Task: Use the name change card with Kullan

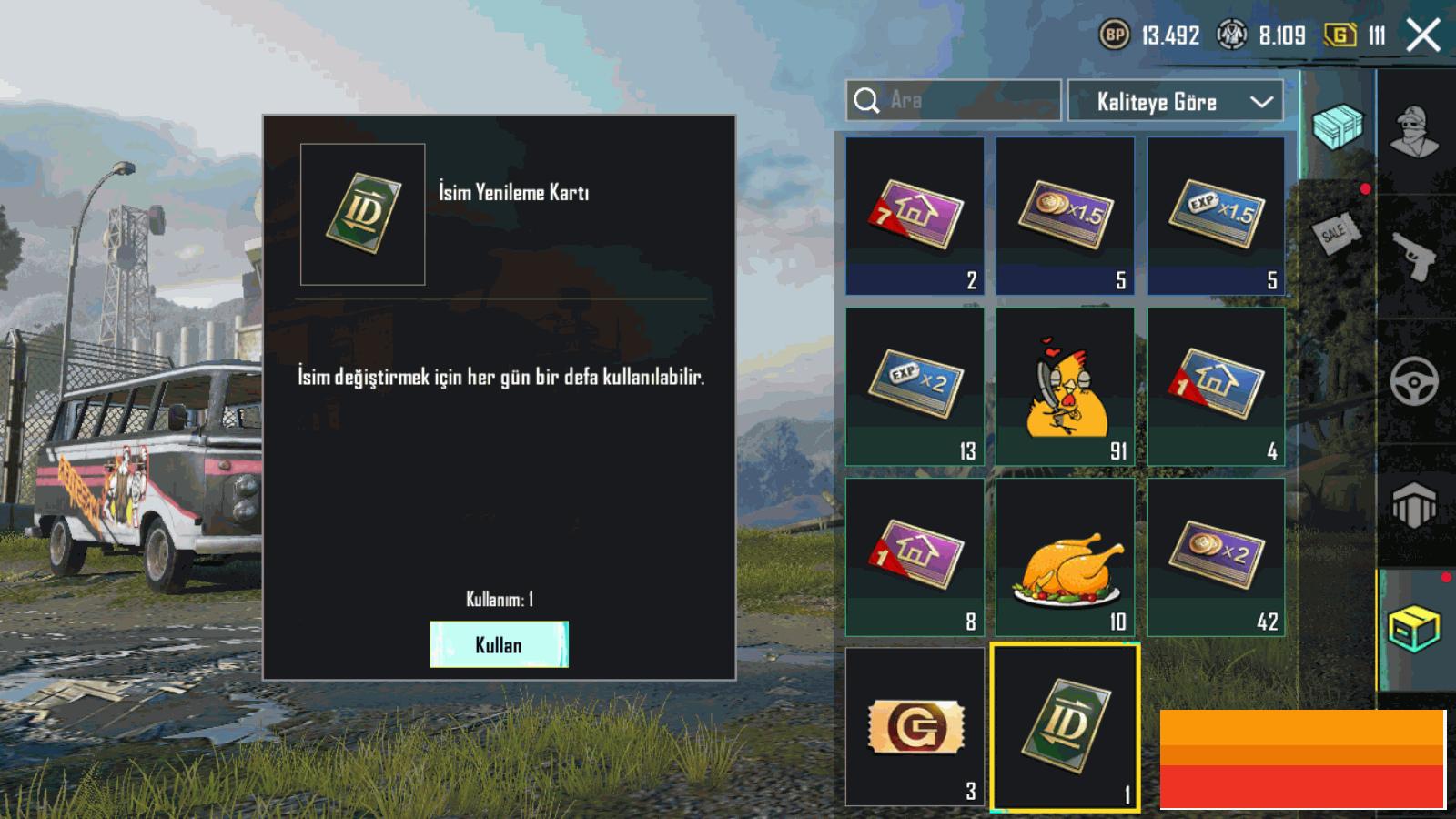Action: click(499, 644)
